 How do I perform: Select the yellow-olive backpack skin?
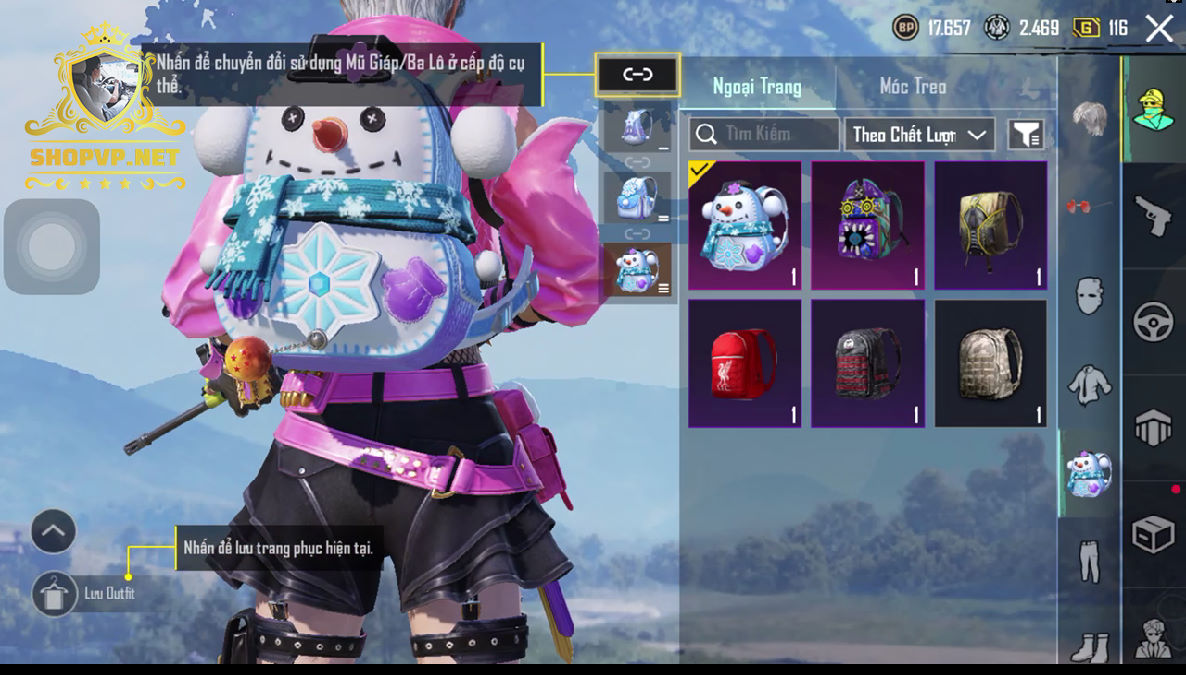(991, 225)
